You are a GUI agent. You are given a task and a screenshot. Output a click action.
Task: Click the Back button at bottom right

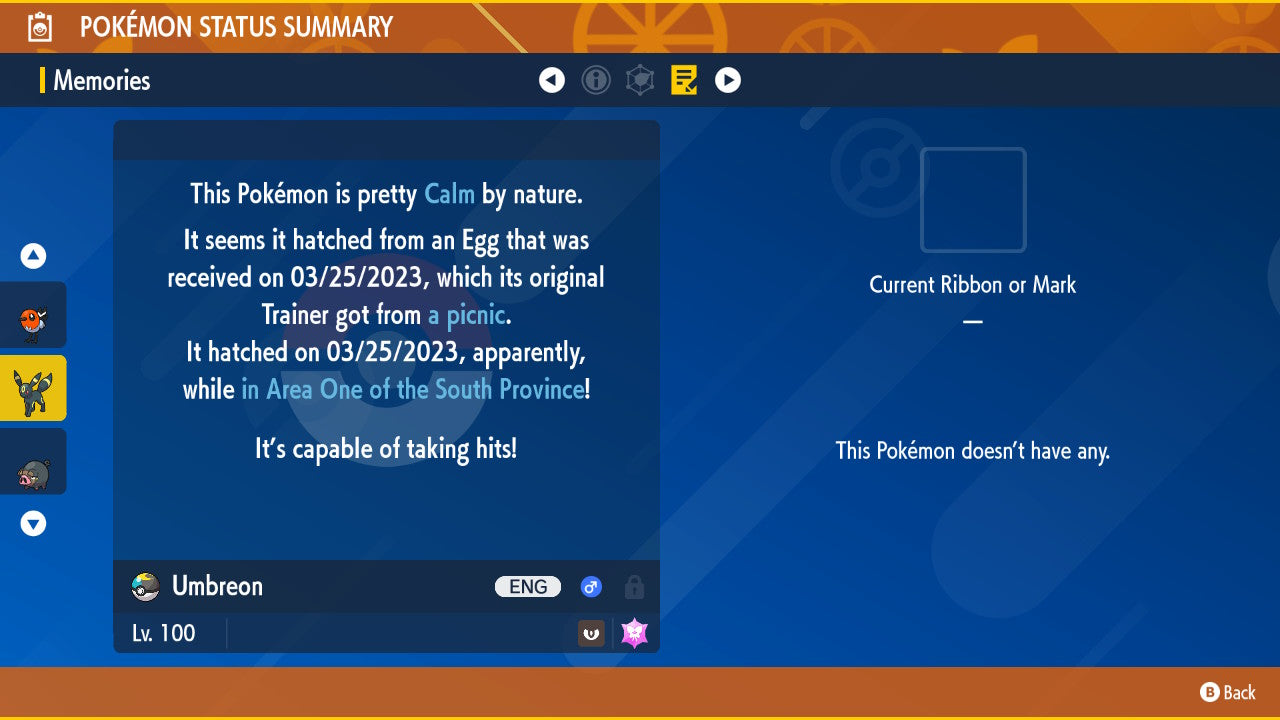pyautogui.click(x=1227, y=692)
